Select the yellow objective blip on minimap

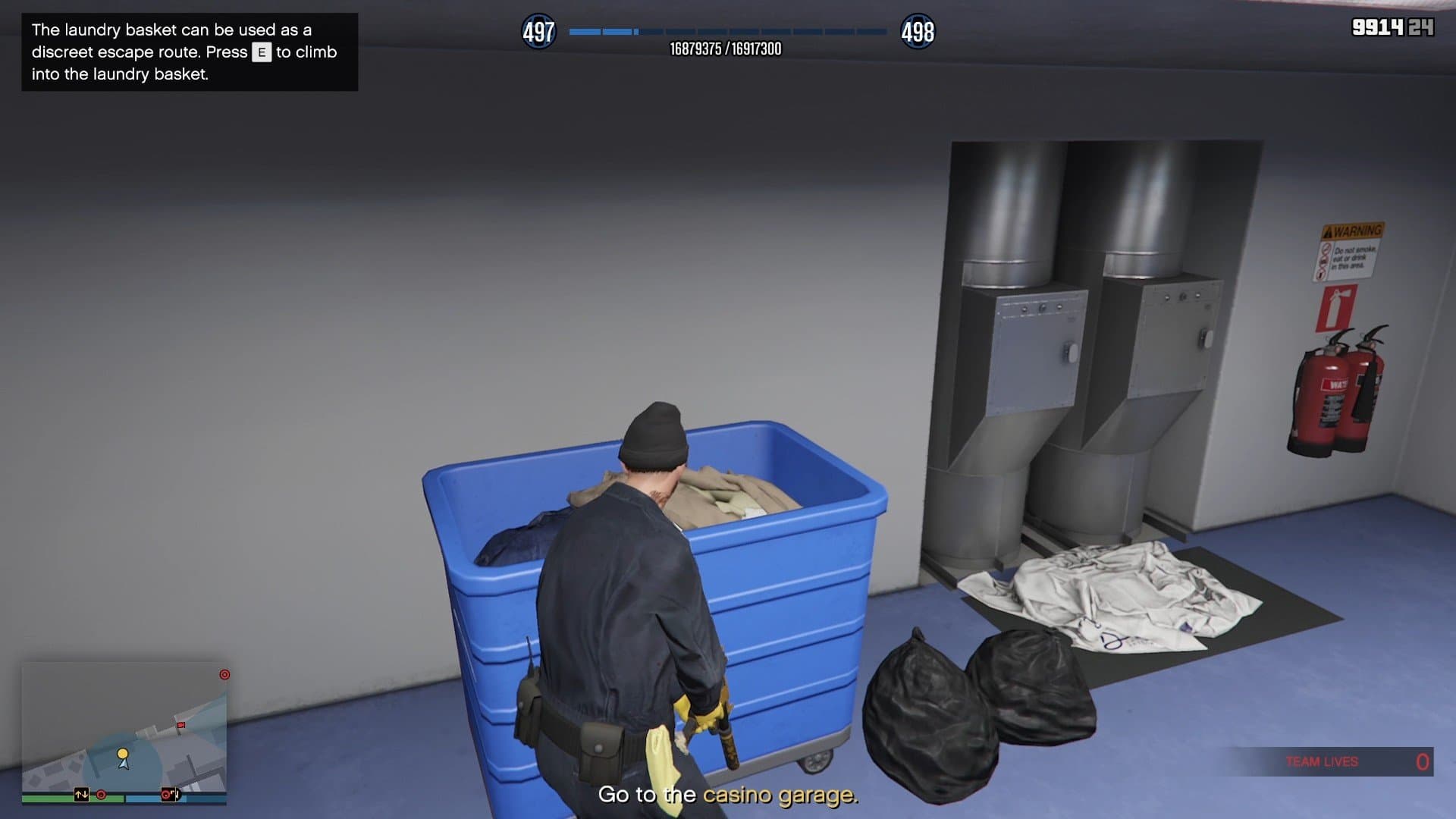click(122, 754)
